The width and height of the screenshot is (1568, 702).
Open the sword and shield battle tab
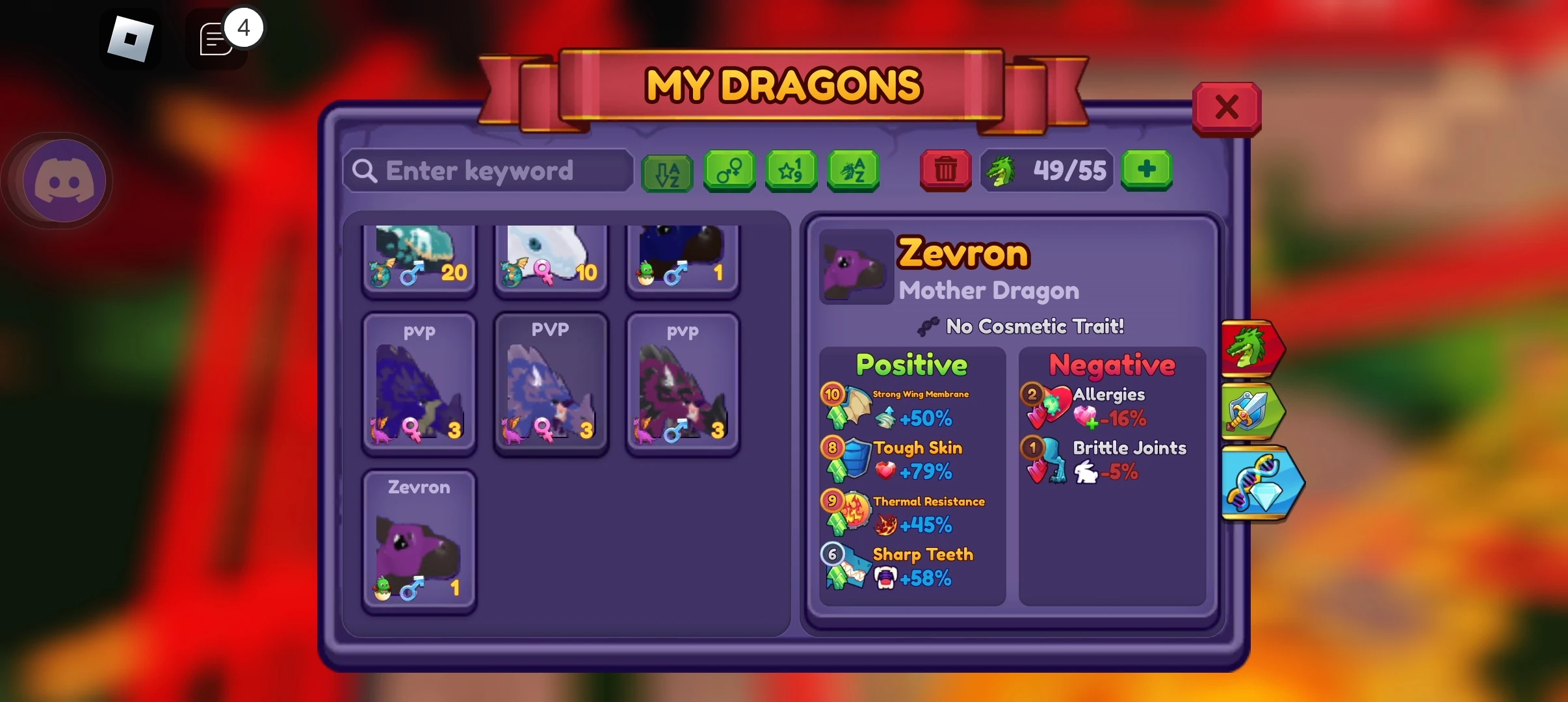(x=1255, y=413)
